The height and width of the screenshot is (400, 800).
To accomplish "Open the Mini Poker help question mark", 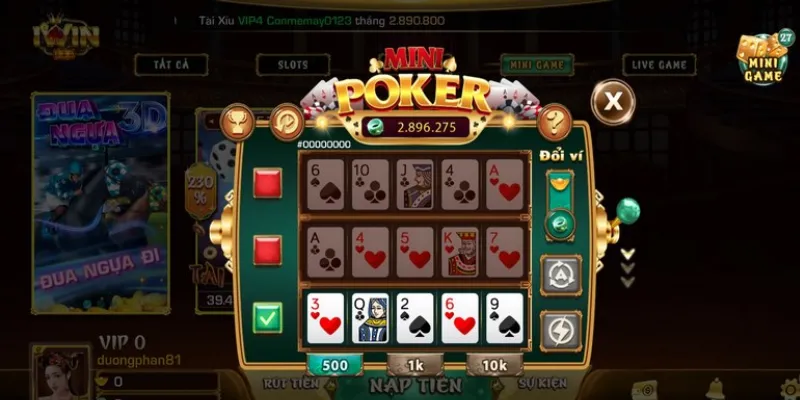I will [554, 121].
